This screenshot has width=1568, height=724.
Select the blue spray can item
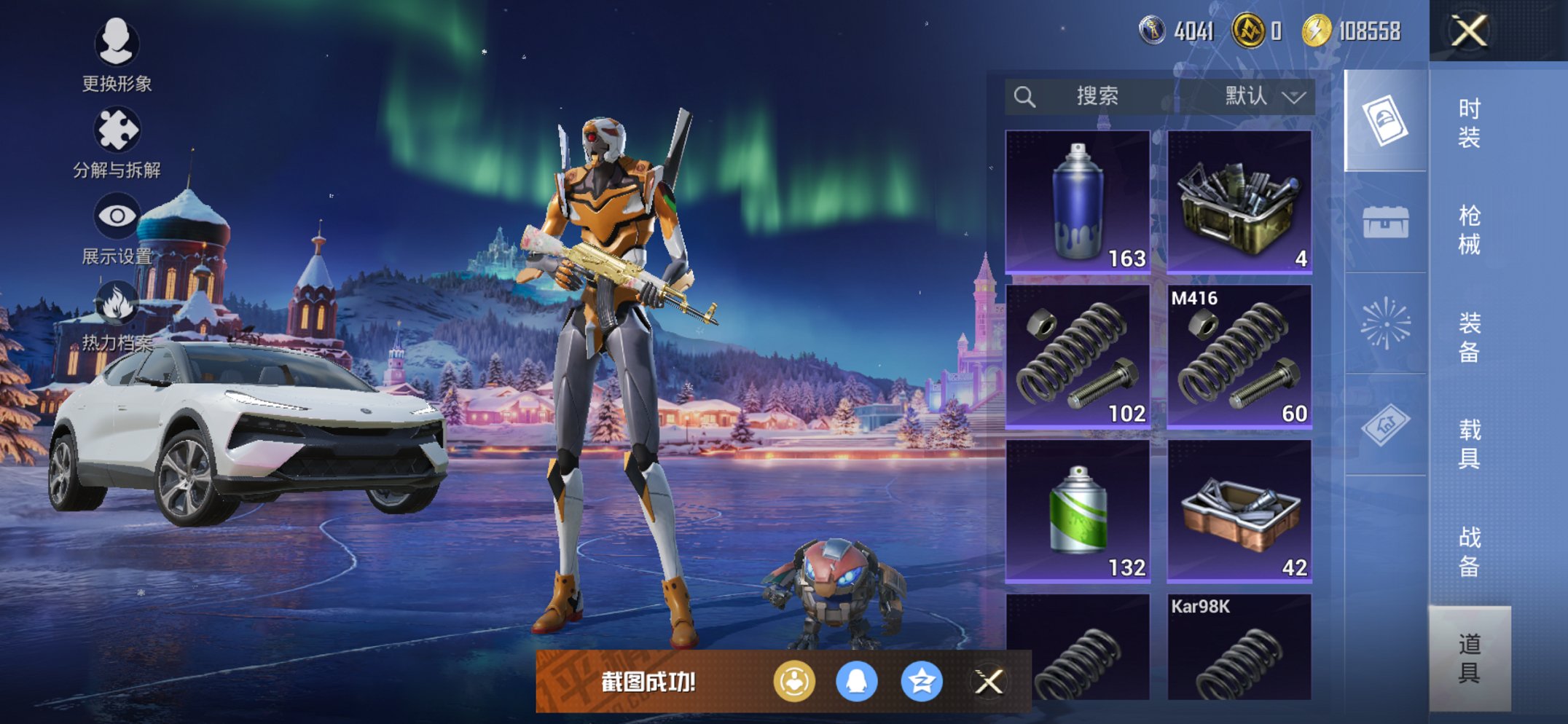tap(1078, 202)
